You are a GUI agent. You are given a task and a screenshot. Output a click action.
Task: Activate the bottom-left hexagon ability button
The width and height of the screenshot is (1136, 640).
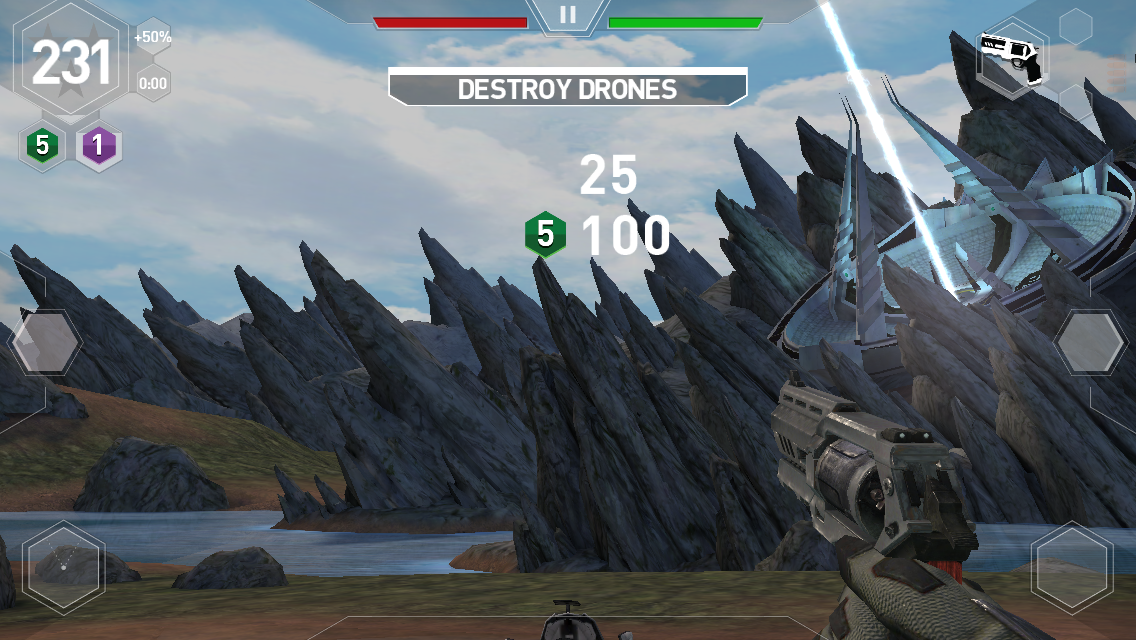click(x=63, y=566)
